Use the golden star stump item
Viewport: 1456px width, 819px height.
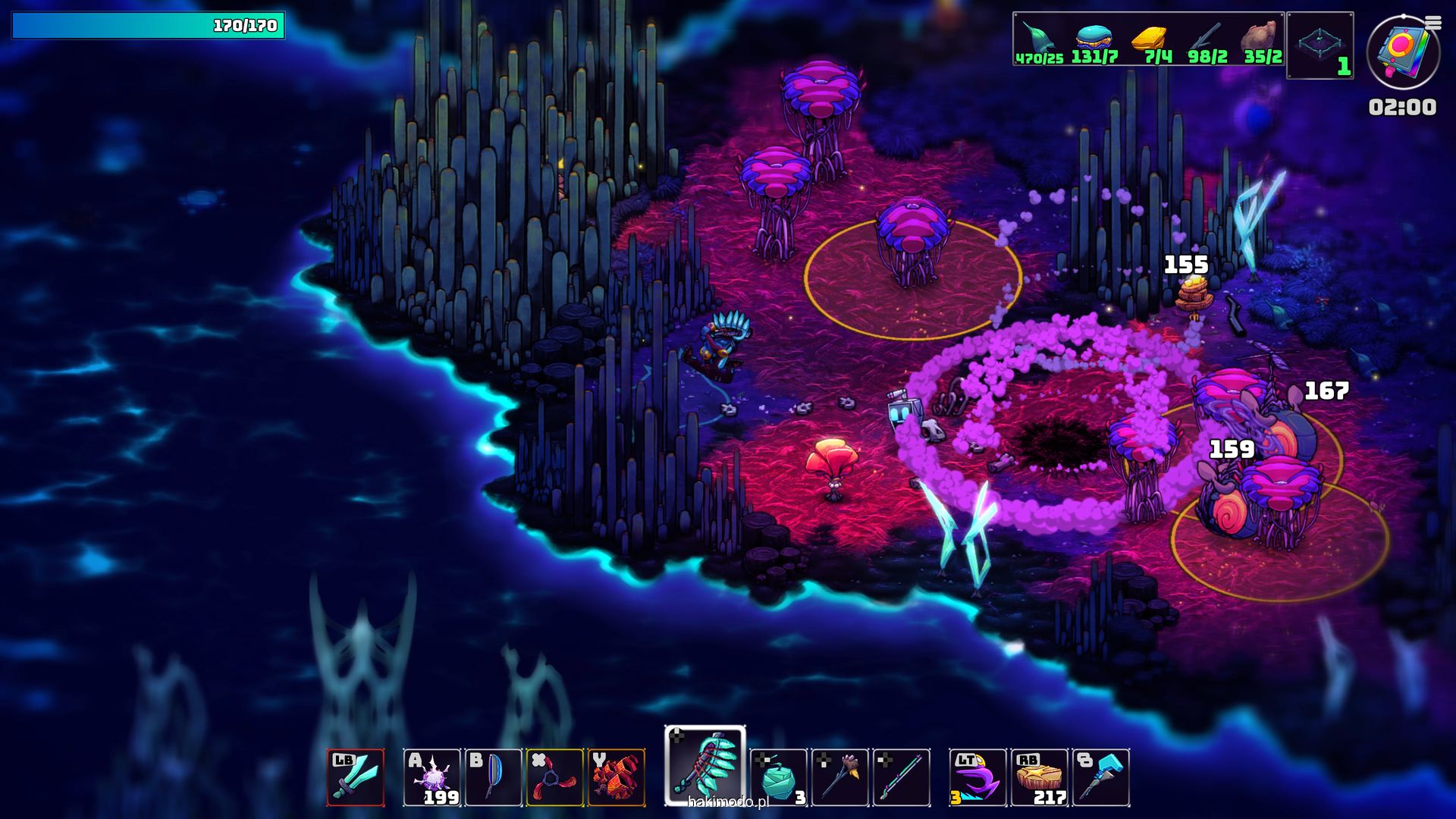[1040, 777]
